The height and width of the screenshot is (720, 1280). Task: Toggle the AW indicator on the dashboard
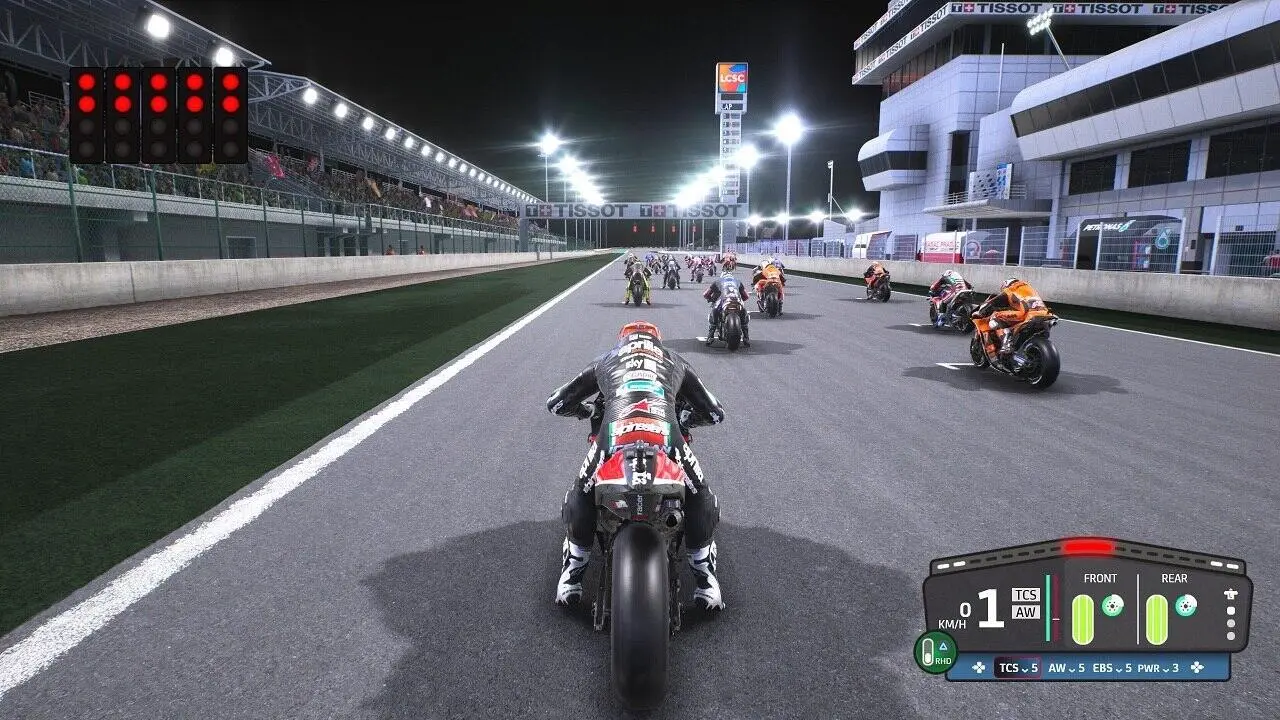1026,613
